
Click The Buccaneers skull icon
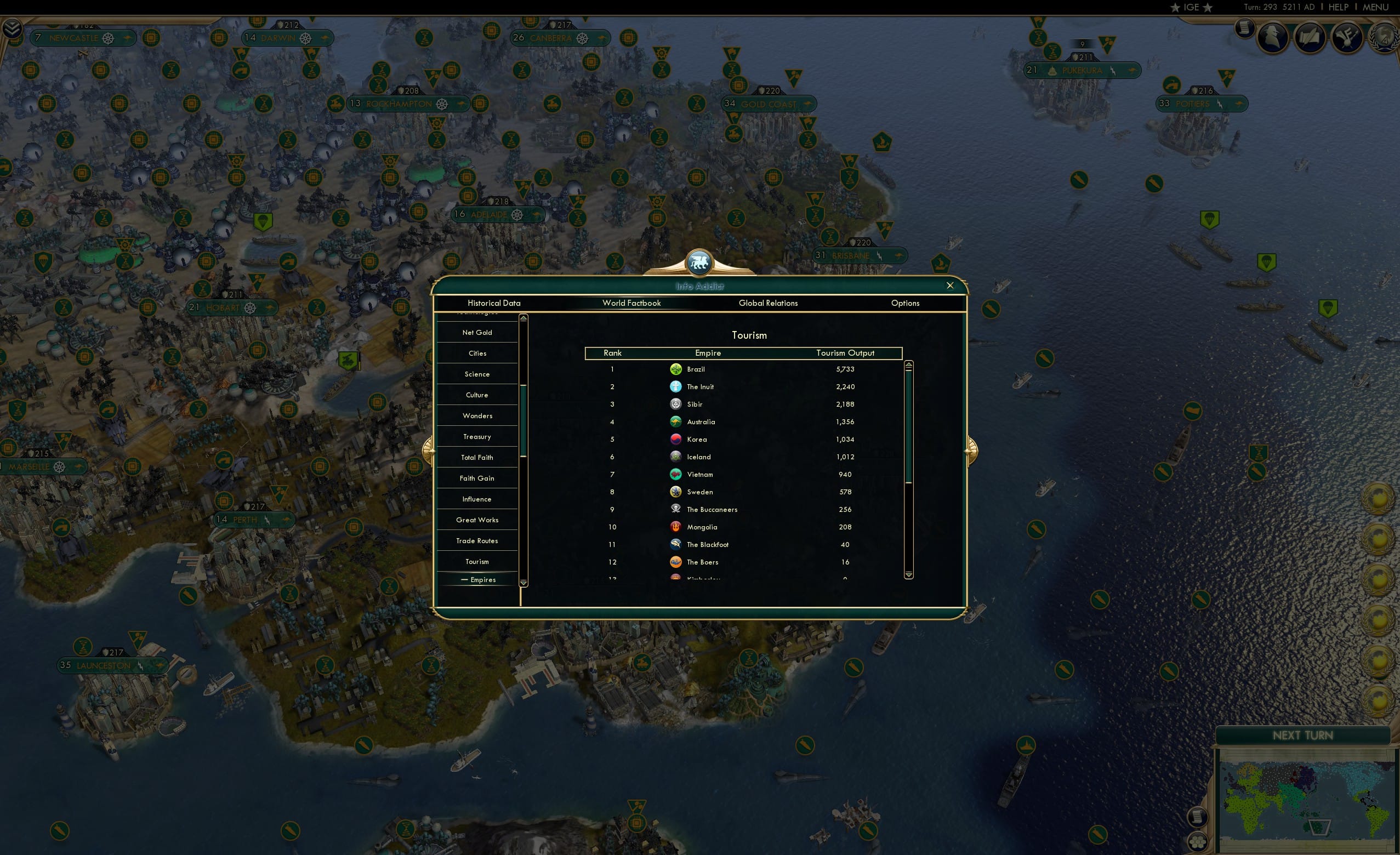[675, 509]
